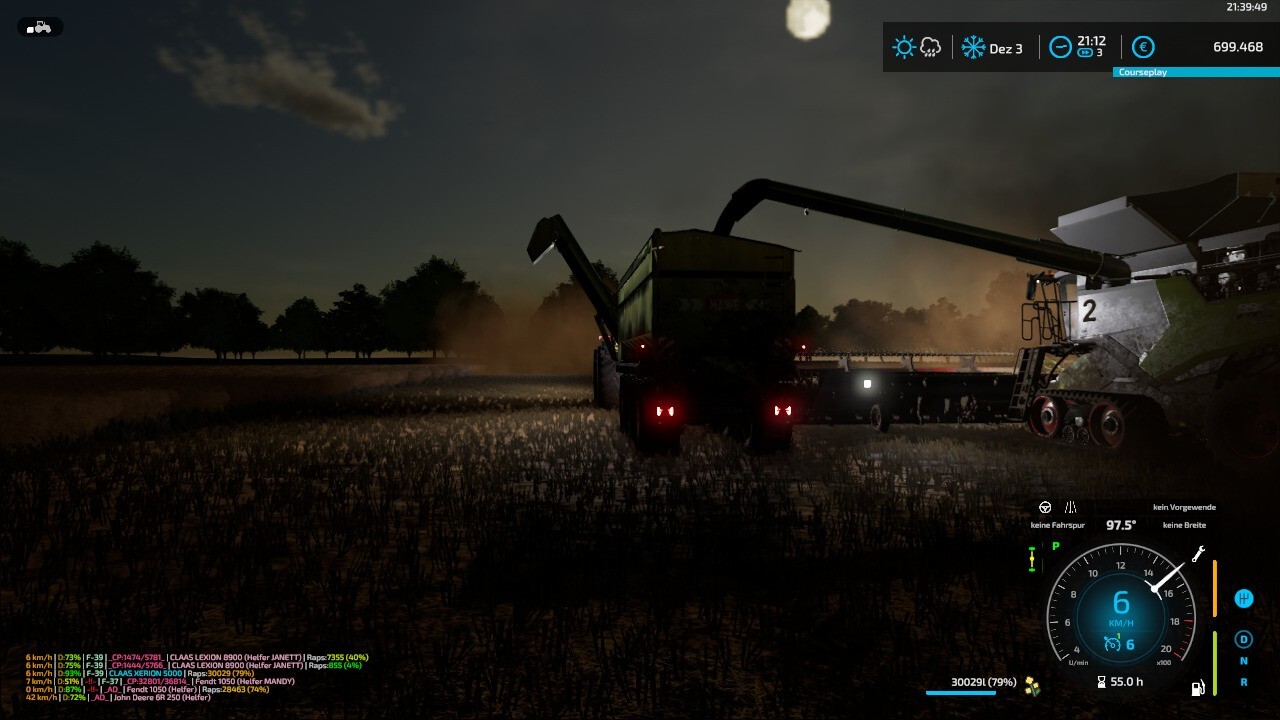Toggle the steering wheel auto-steer icon
The height and width of the screenshot is (720, 1280).
pyautogui.click(x=1045, y=508)
